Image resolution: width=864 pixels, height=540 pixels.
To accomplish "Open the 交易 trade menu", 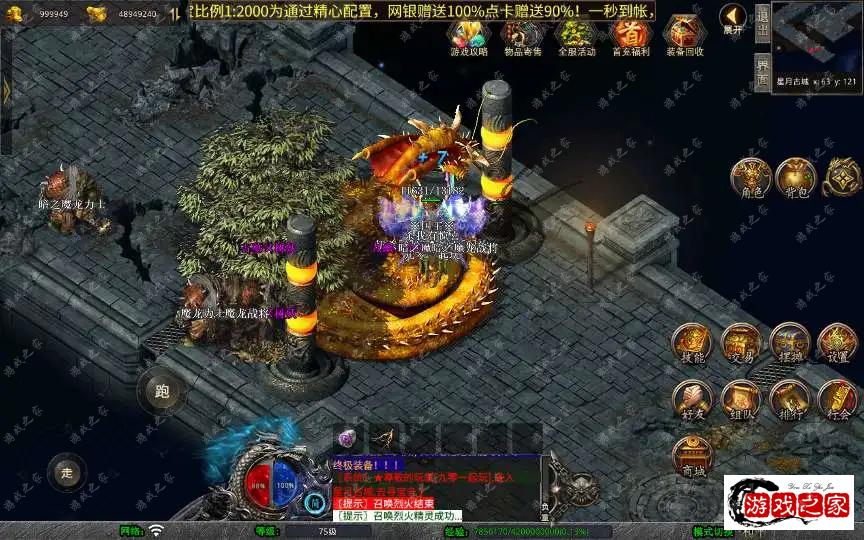I will click(740, 343).
